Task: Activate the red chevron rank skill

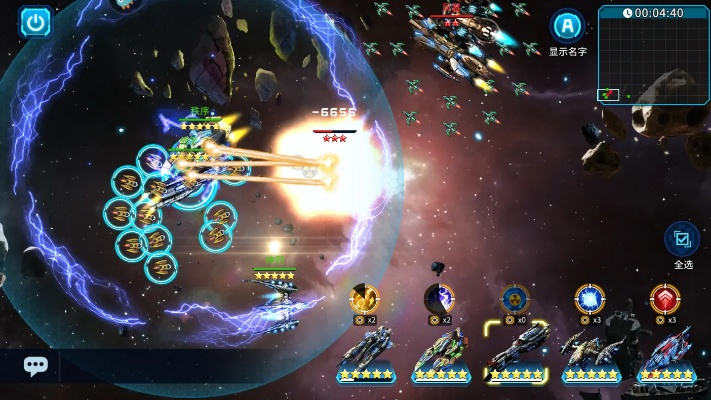Action: [665, 298]
